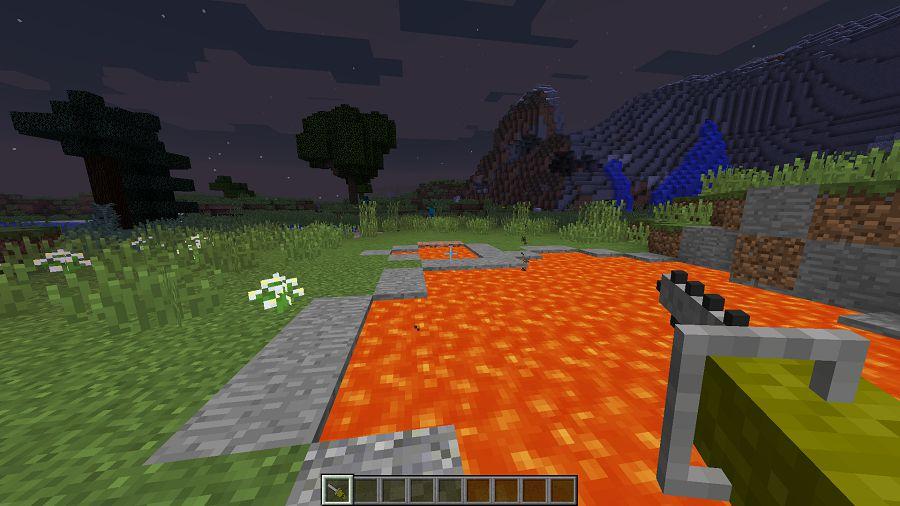Select the hotbar slot holding the gun item
The image size is (900, 506).
tap(337, 490)
